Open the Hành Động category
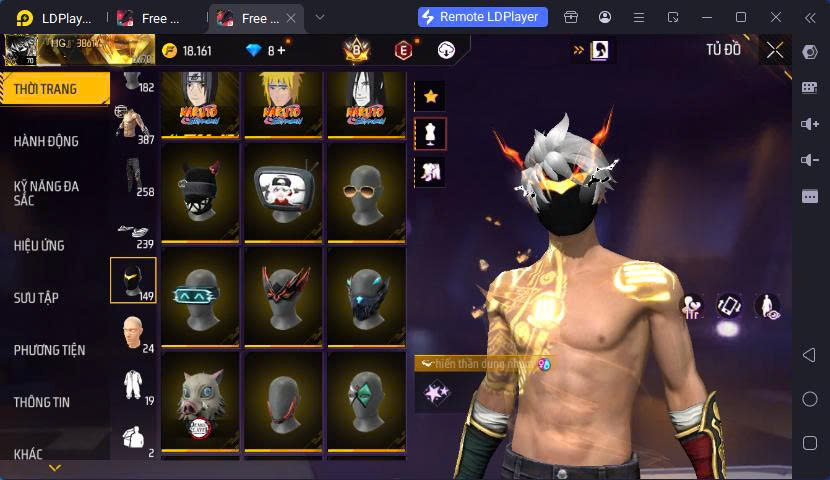The height and width of the screenshot is (480, 830). click(46, 141)
